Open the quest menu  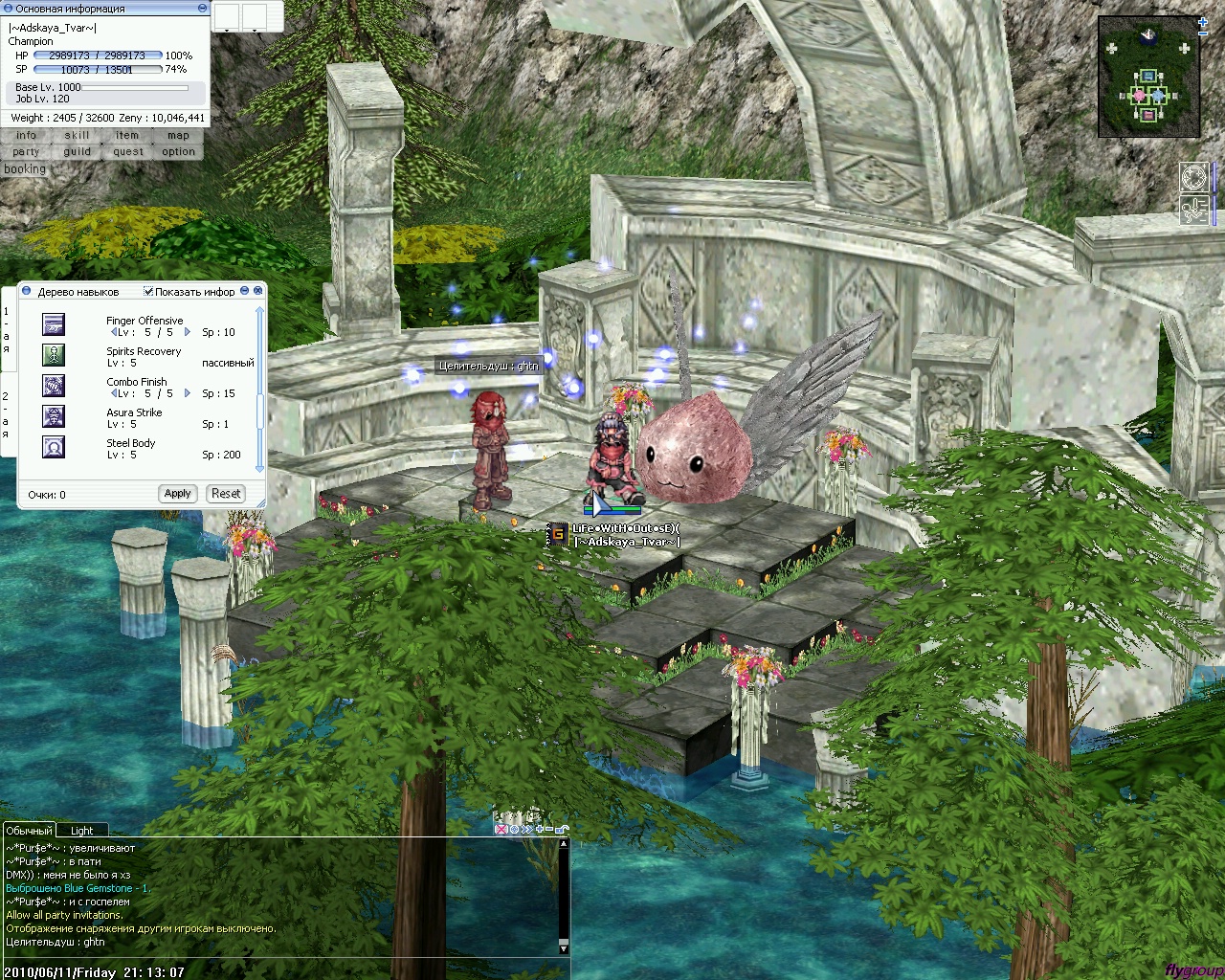click(x=127, y=152)
